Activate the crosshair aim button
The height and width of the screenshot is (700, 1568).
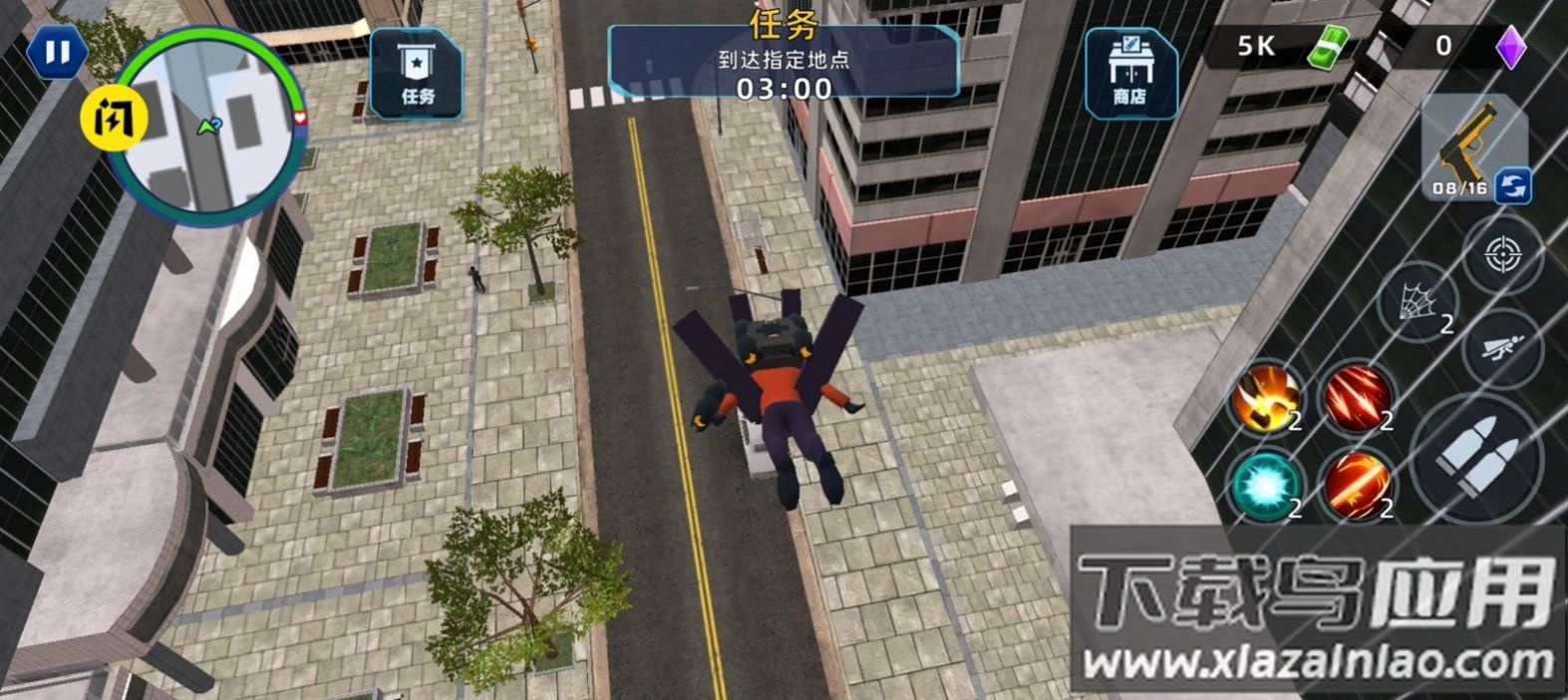click(x=1502, y=255)
